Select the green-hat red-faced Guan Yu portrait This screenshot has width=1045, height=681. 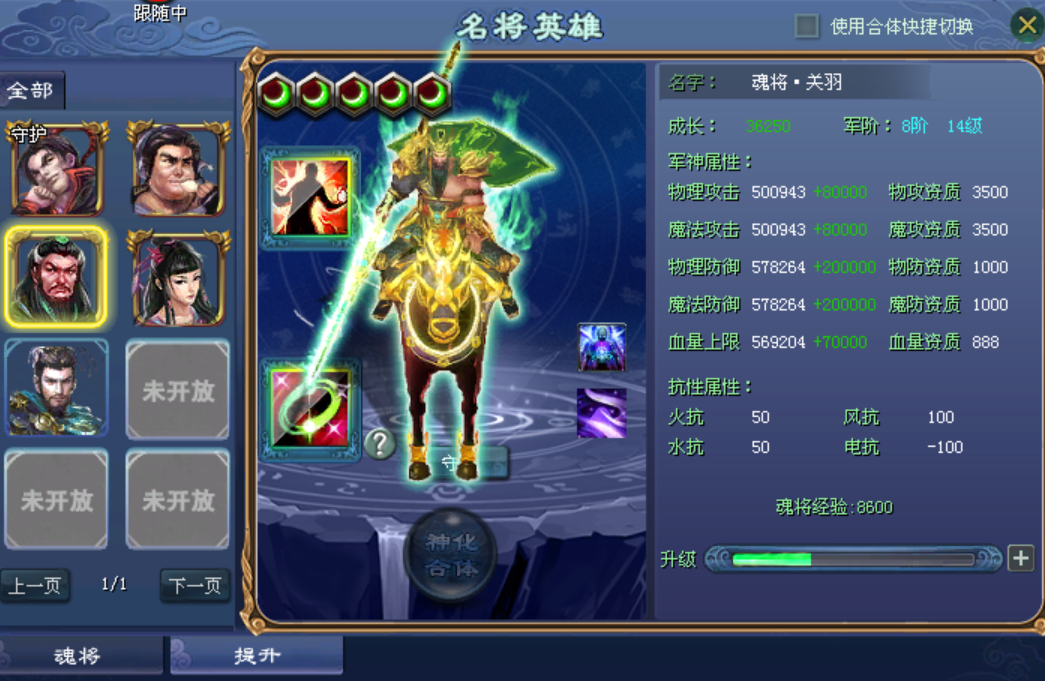coord(56,277)
